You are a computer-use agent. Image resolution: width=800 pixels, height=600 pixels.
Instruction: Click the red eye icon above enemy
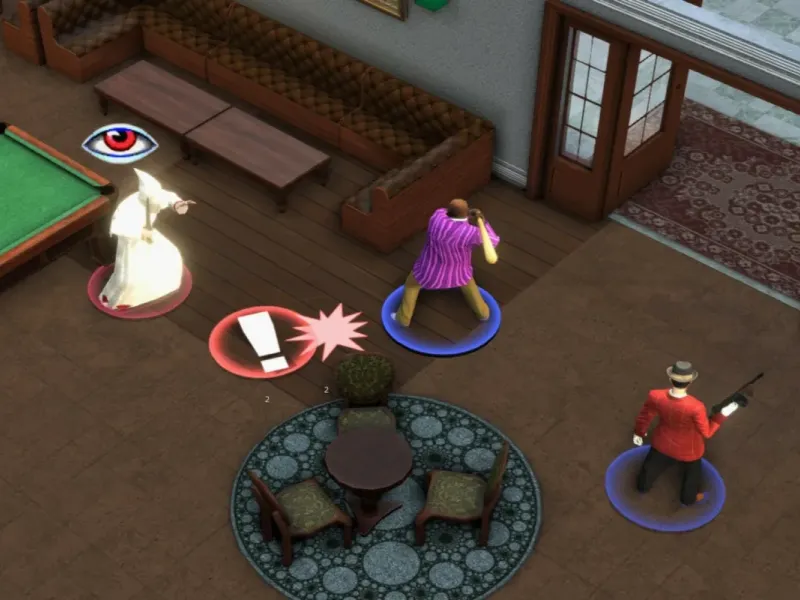click(120, 142)
